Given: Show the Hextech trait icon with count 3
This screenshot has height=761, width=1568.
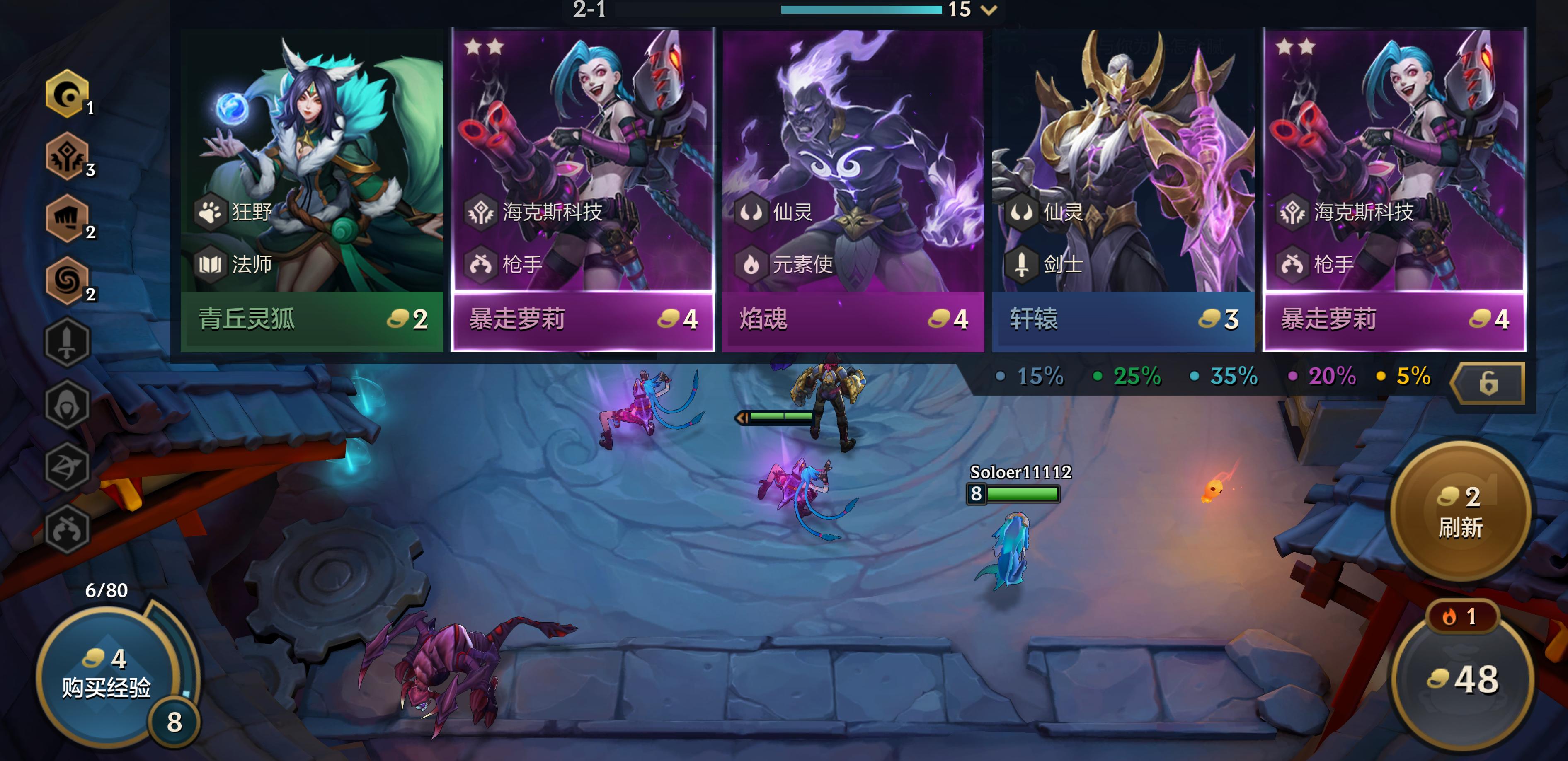Looking at the screenshot, I should coord(67,156).
